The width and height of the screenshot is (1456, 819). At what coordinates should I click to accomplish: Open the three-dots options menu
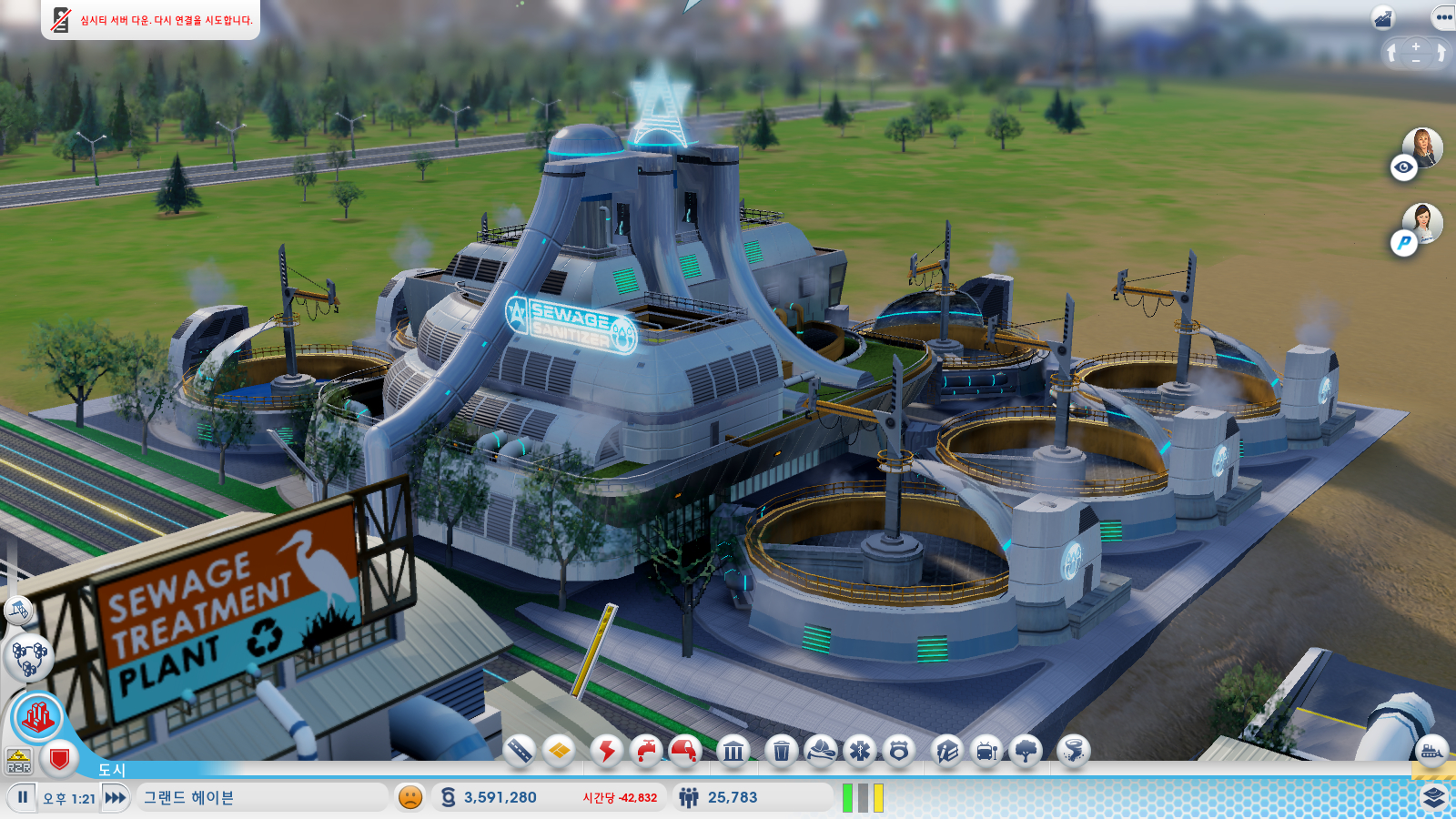1443,17
